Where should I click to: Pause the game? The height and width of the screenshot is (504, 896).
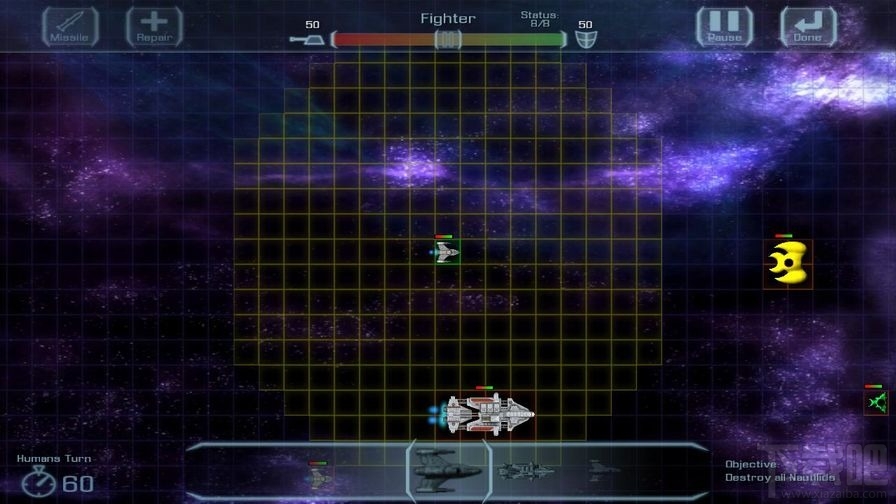(x=724, y=27)
